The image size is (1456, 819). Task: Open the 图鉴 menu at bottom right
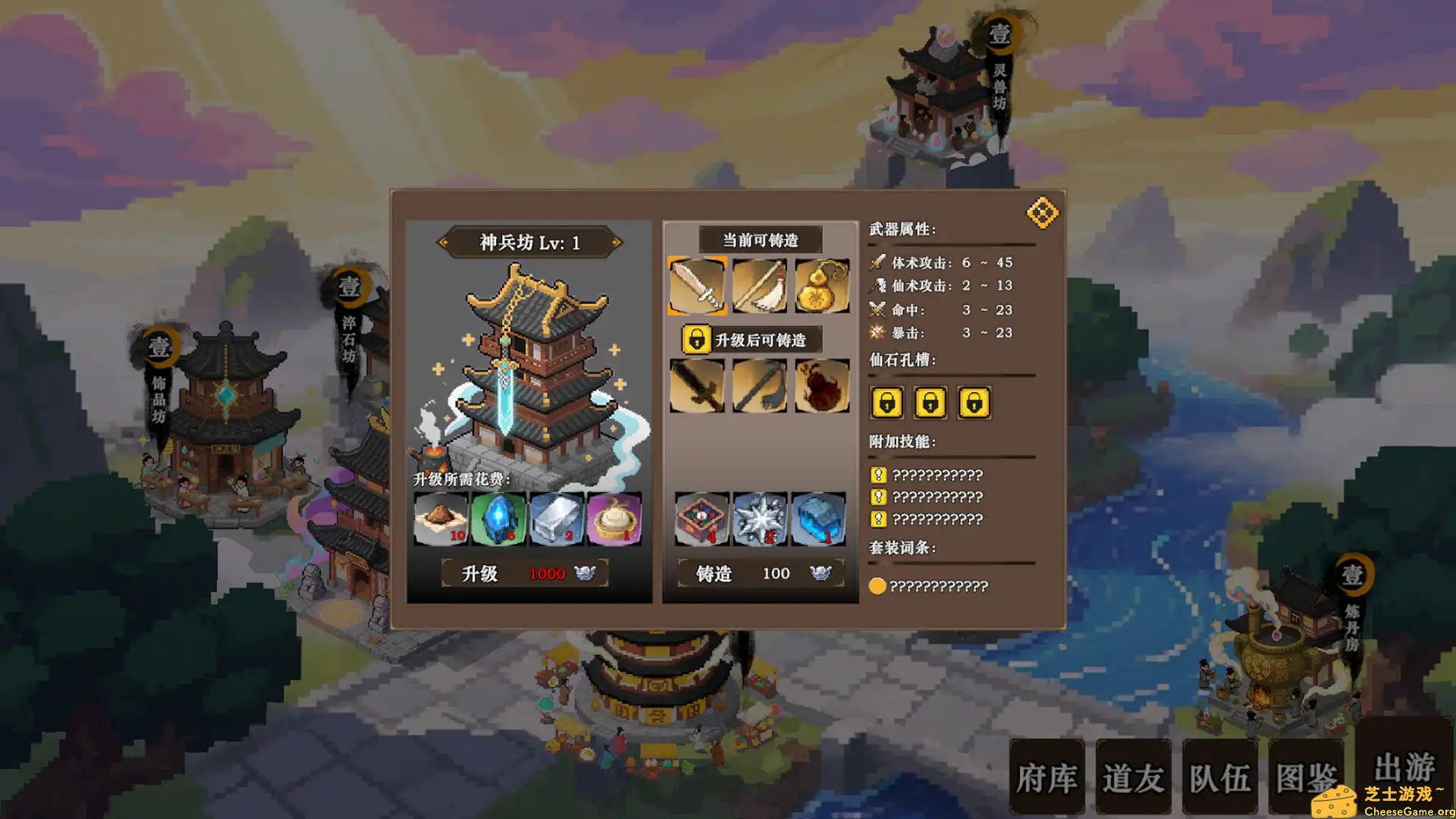pyautogui.click(x=1306, y=777)
